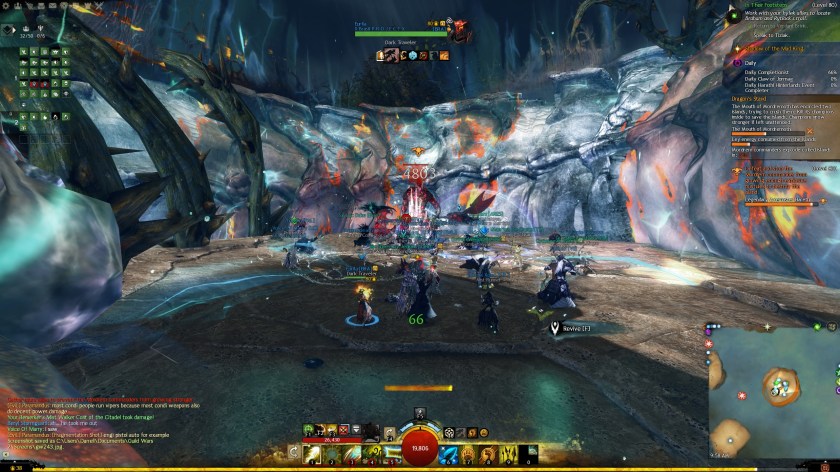Activate the utility skill in slot 7

(x=470, y=455)
